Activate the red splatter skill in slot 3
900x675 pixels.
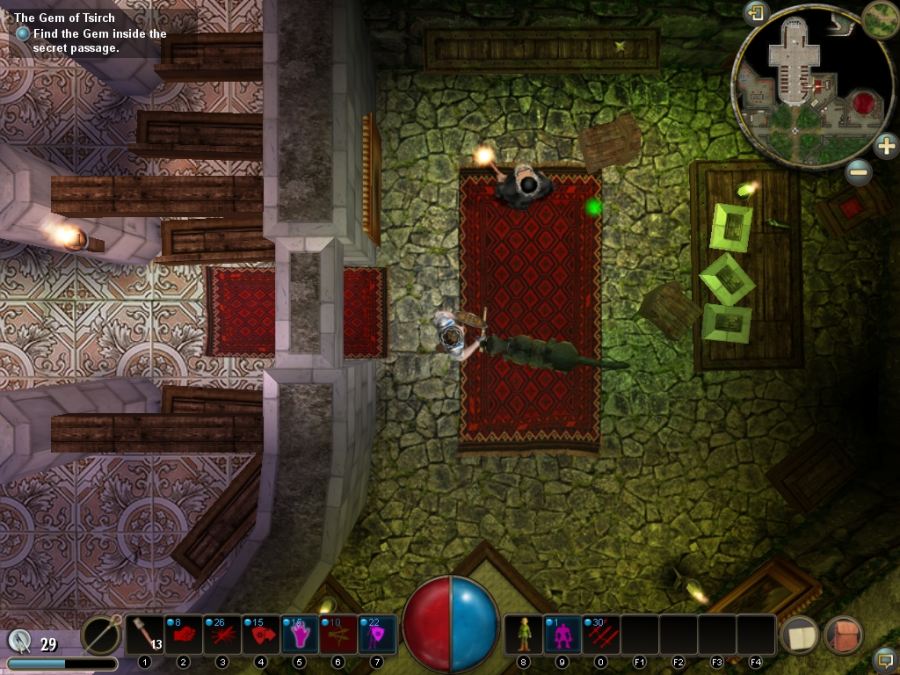click(x=222, y=634)
